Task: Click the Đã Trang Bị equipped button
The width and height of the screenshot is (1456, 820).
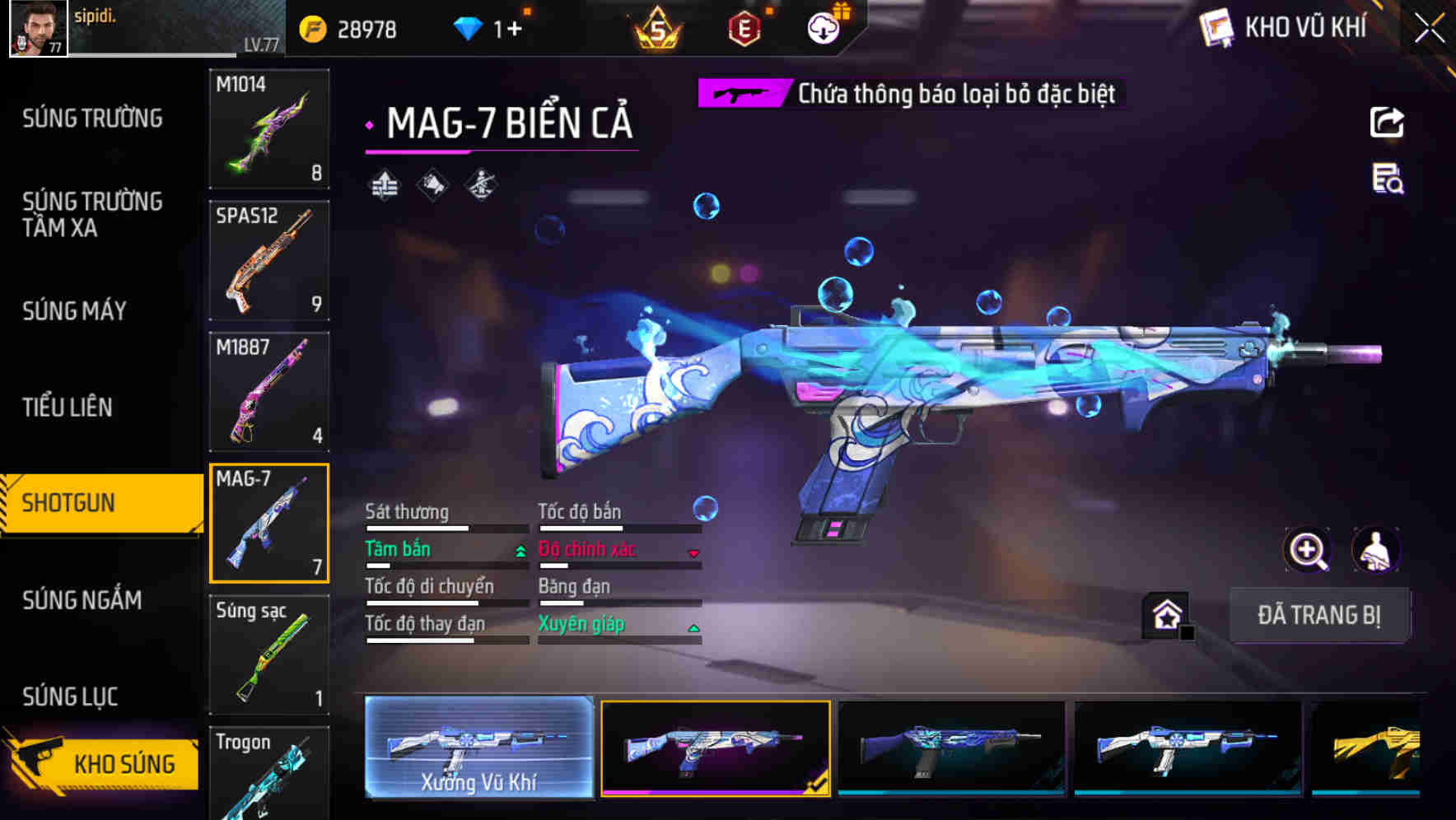Action: point(1318,615)
